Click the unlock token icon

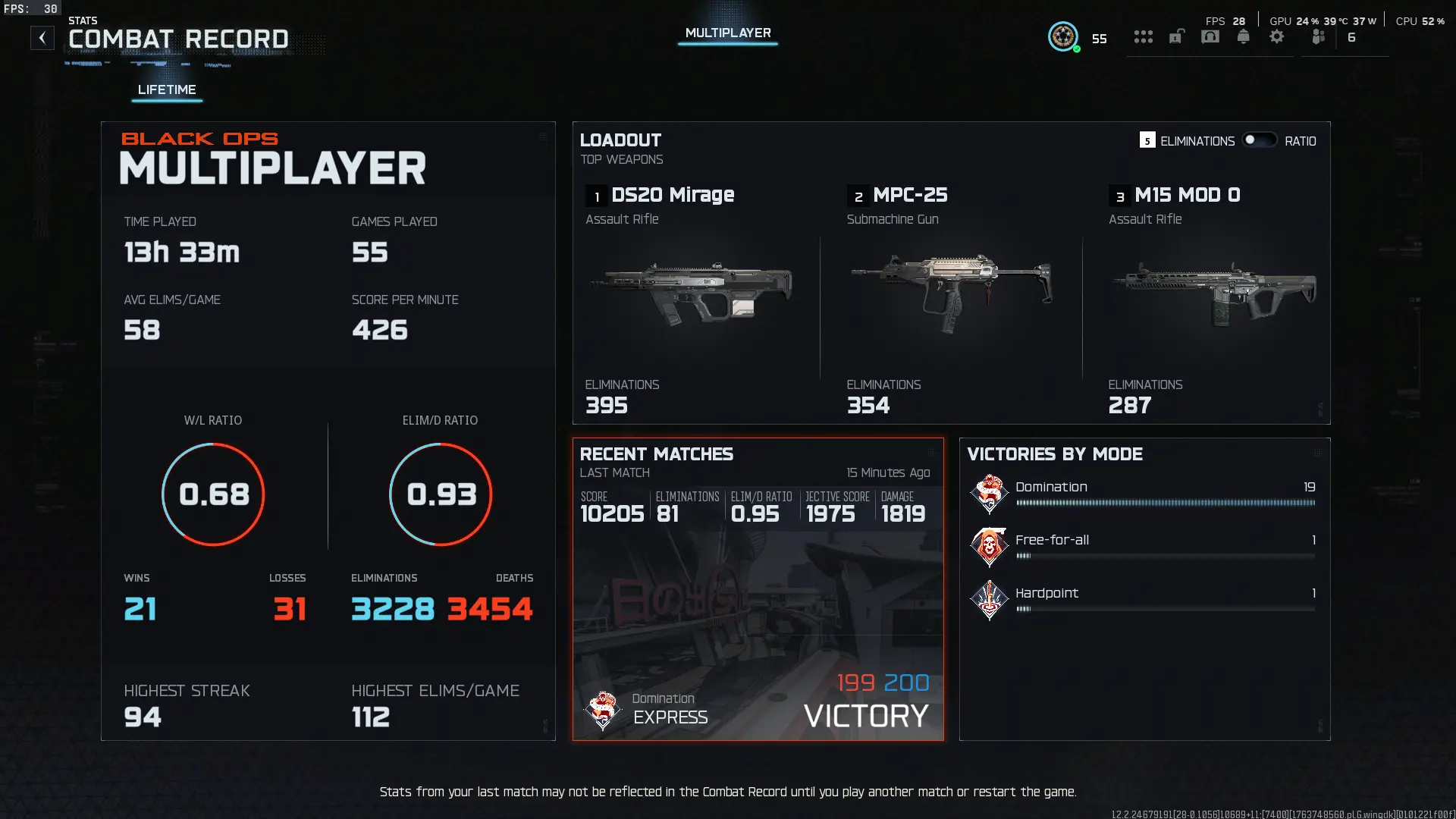click(x=1177, y=36)
